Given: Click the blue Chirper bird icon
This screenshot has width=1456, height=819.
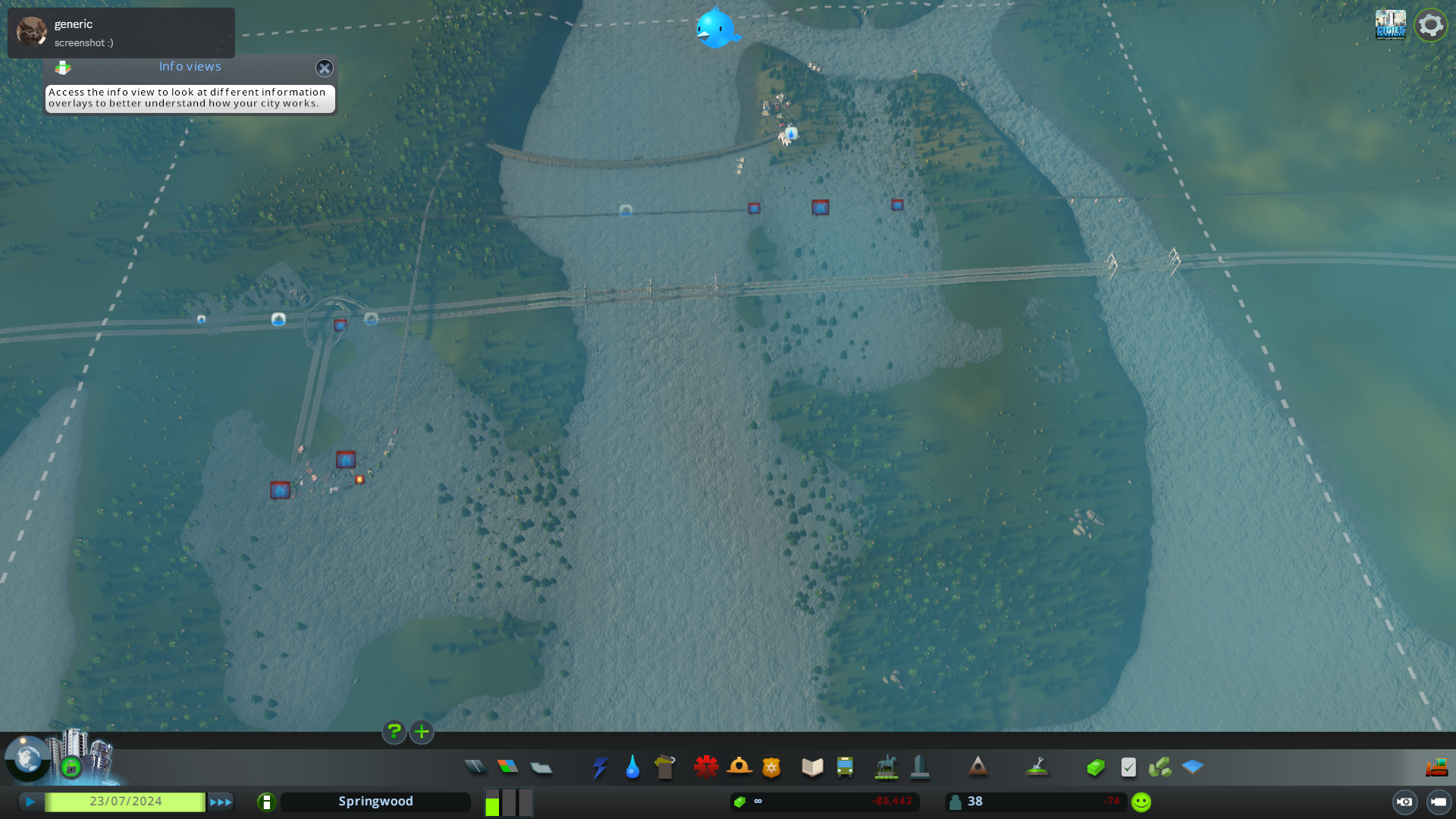Looking at the screenshot, I should tap(716, 28).
